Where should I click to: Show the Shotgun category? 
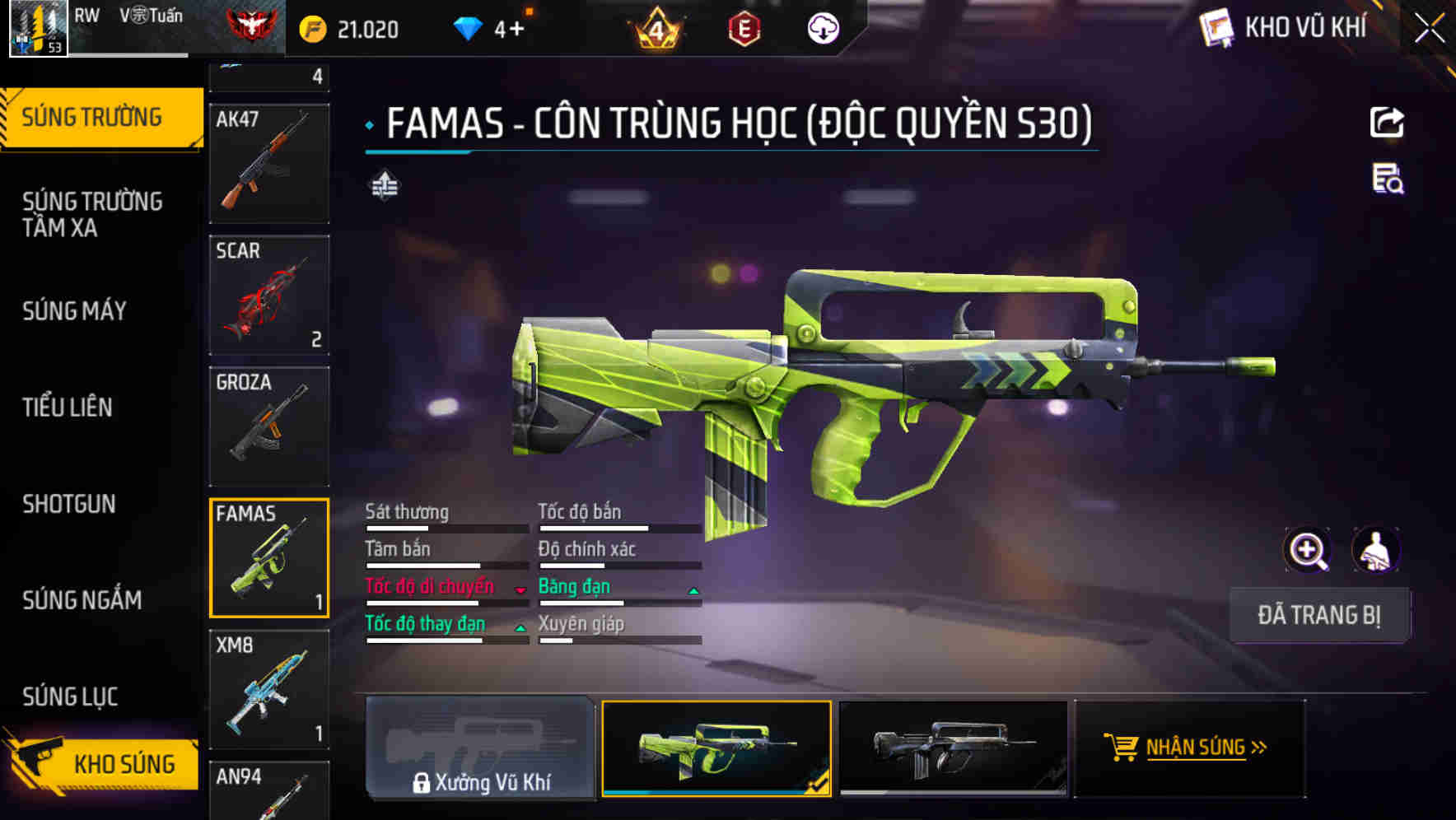pos(69,504)
